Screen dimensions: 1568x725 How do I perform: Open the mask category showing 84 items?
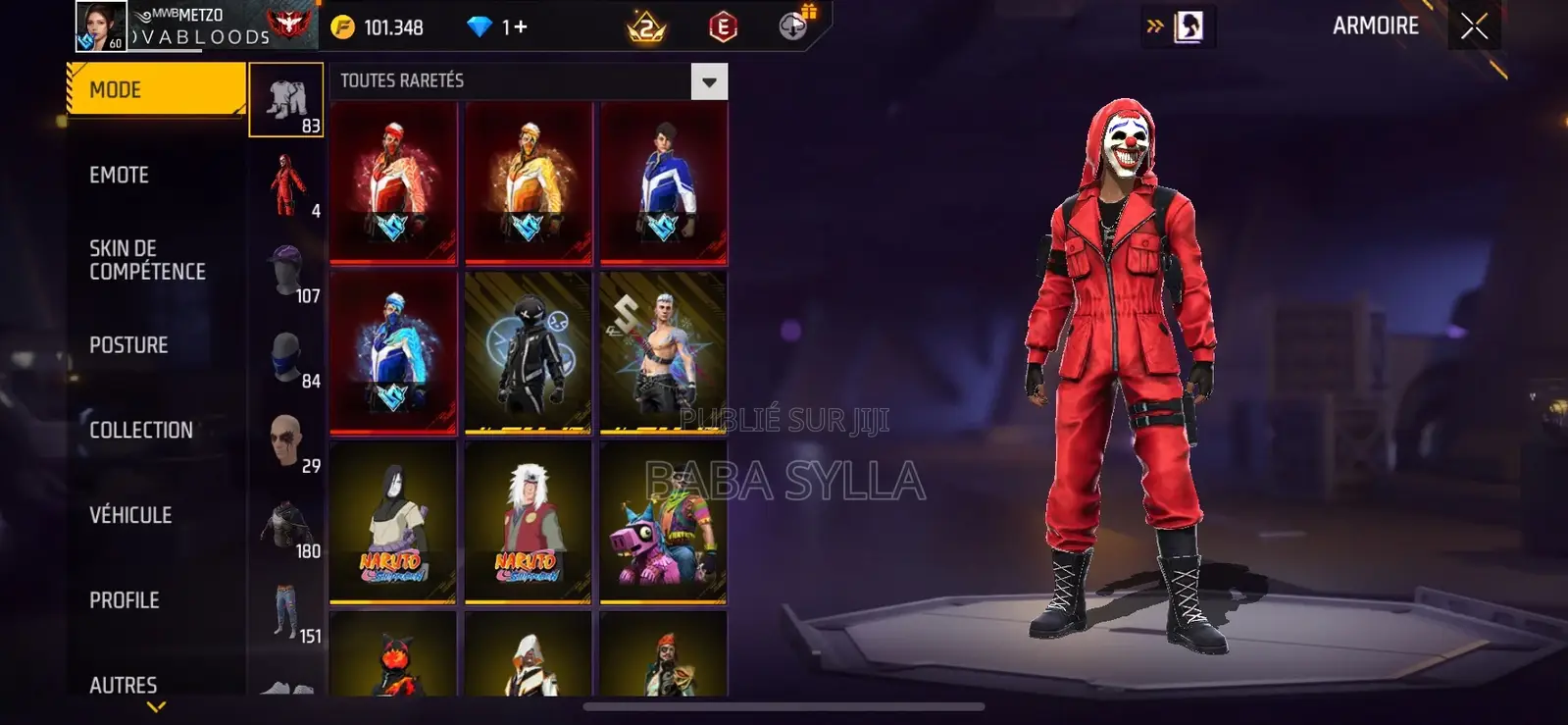pos(286,353)
